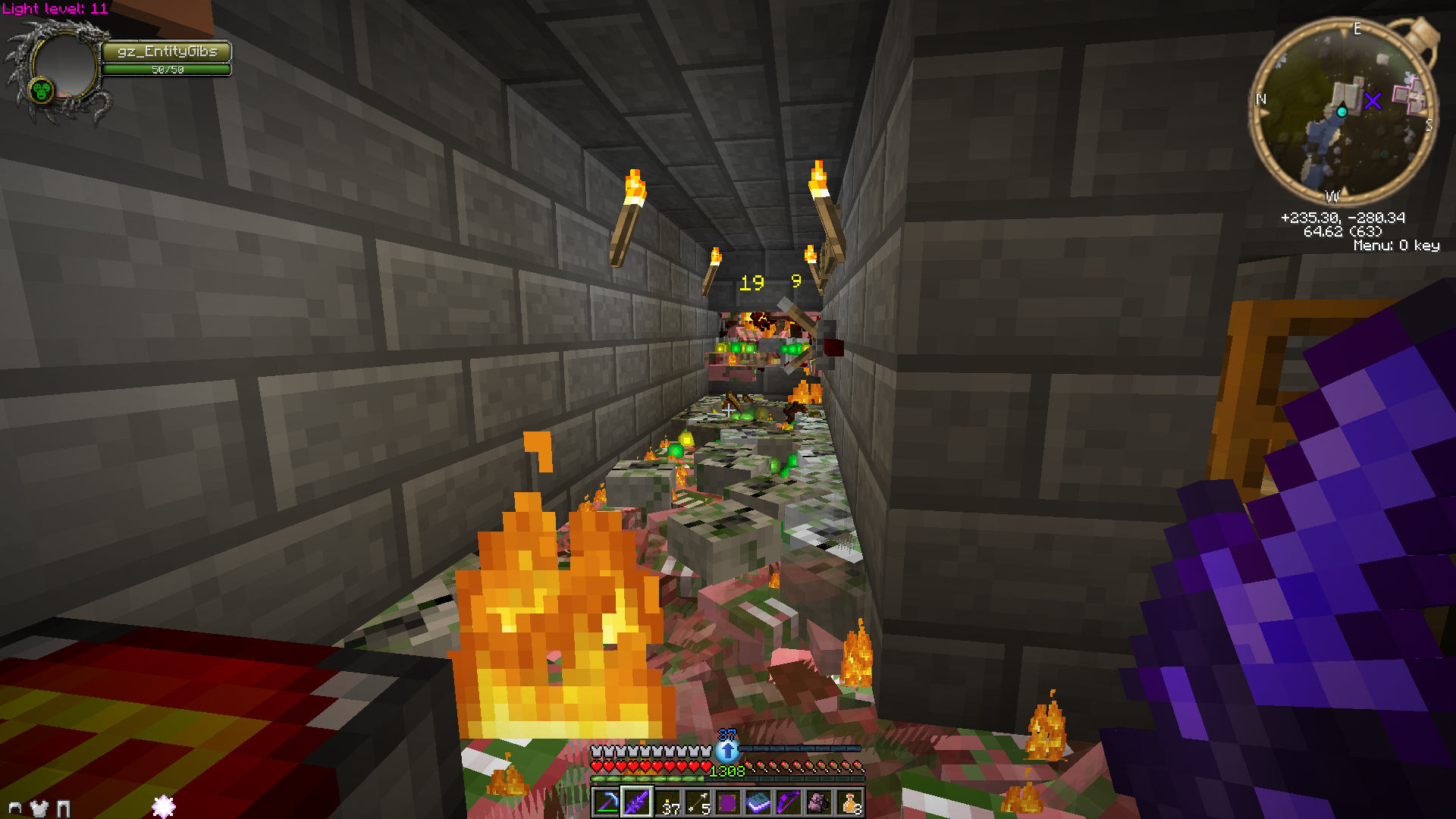Select the arrow stack of 5
The width and height of the screenshot is (1456, 819).
pos(698,802)
